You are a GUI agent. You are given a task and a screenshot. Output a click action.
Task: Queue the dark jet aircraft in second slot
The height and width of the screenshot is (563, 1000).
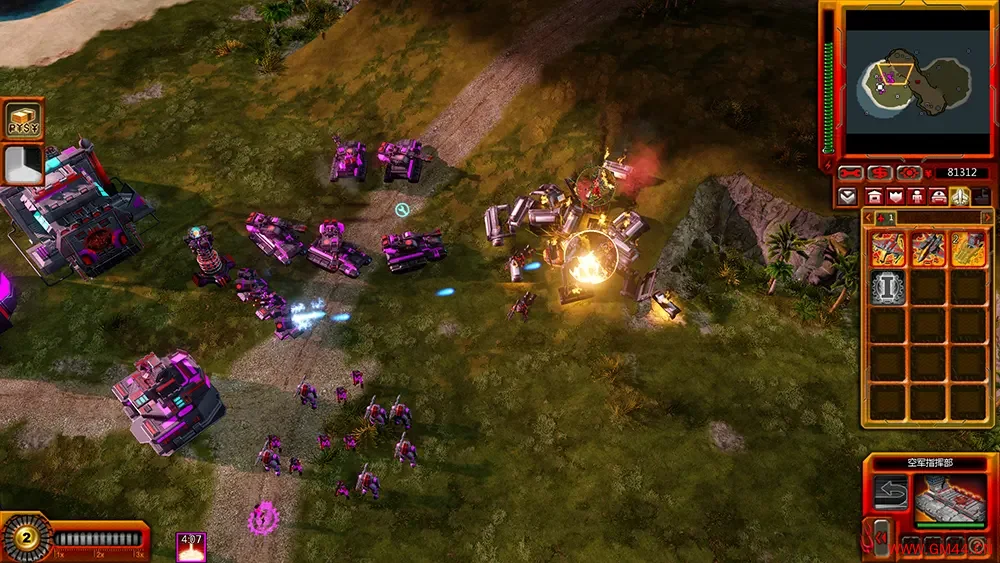click(928, 247)
